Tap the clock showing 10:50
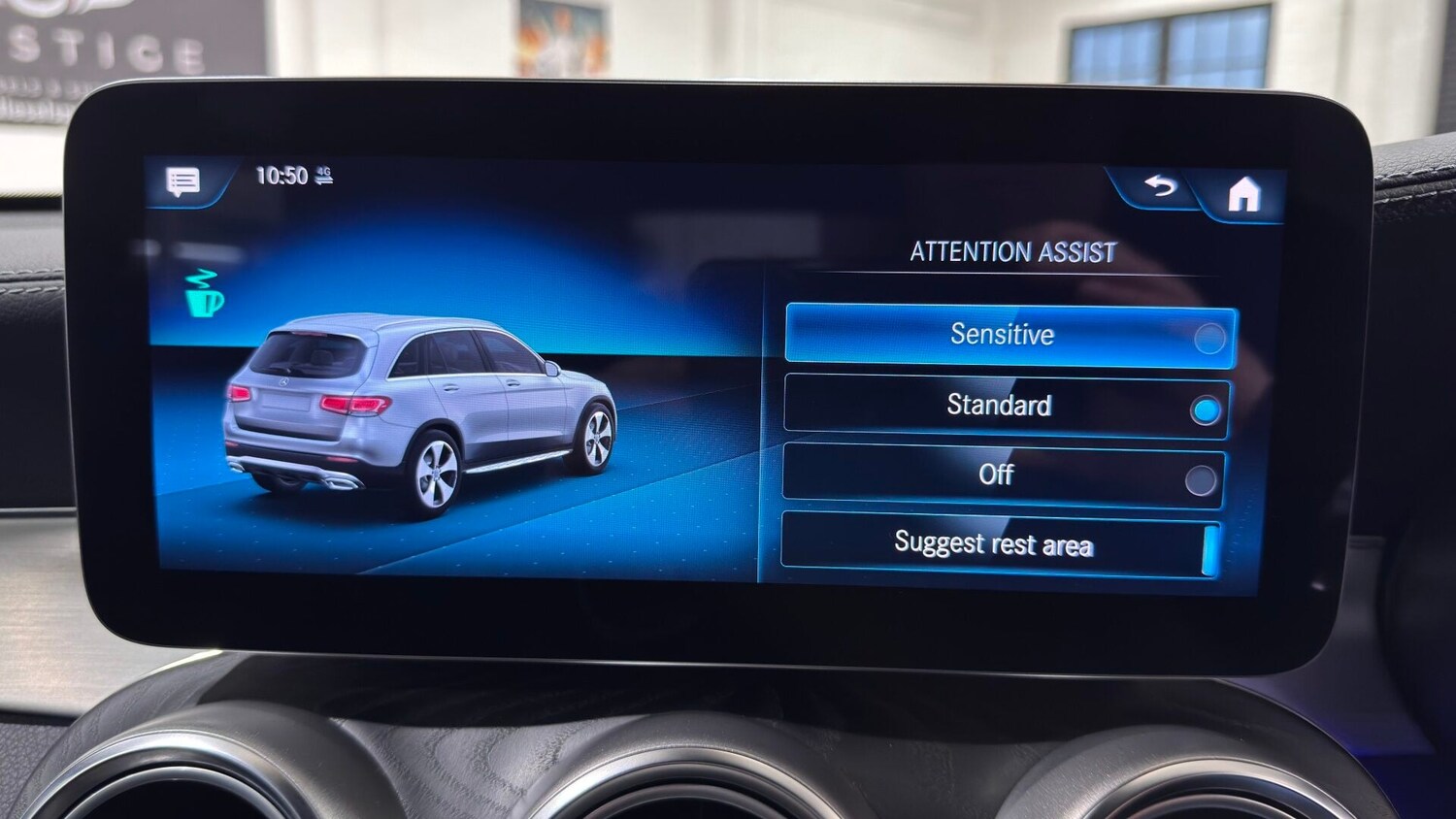This screenshot has width=1456, height=819. tap(281, 175)
